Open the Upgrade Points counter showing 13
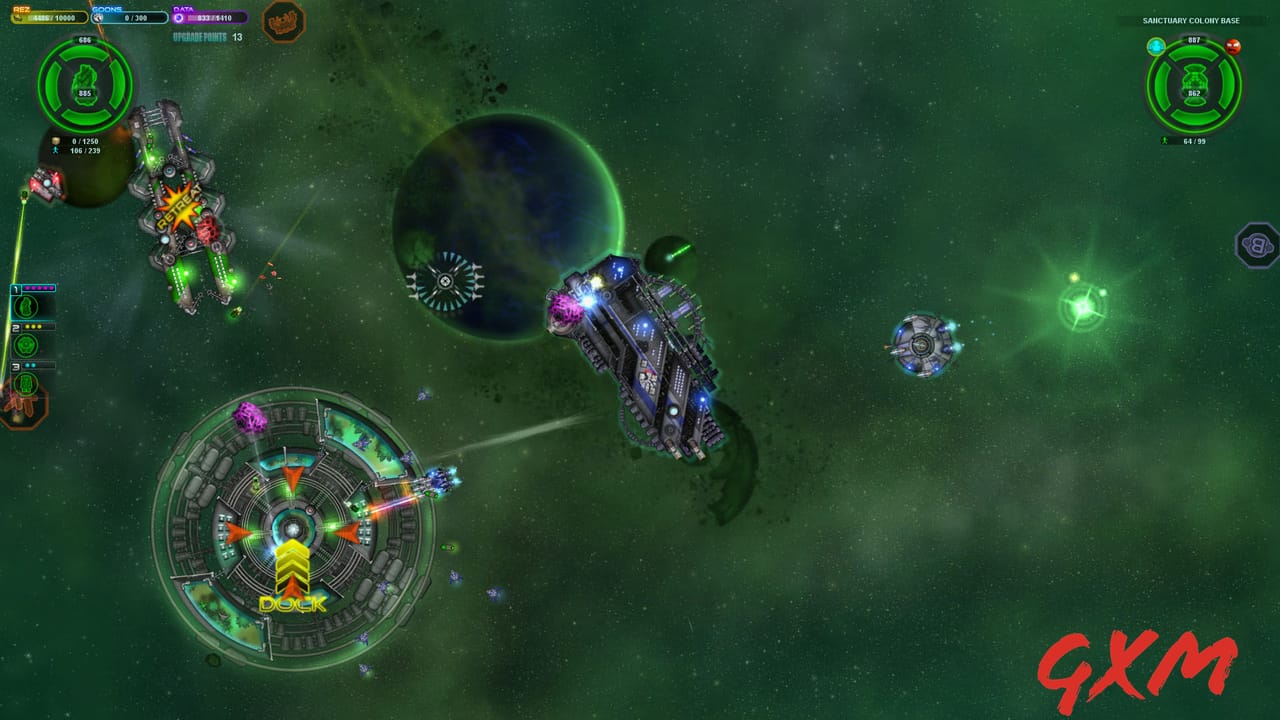The image size is (1280, 720). pyautogui.click(x=208, y=36)
